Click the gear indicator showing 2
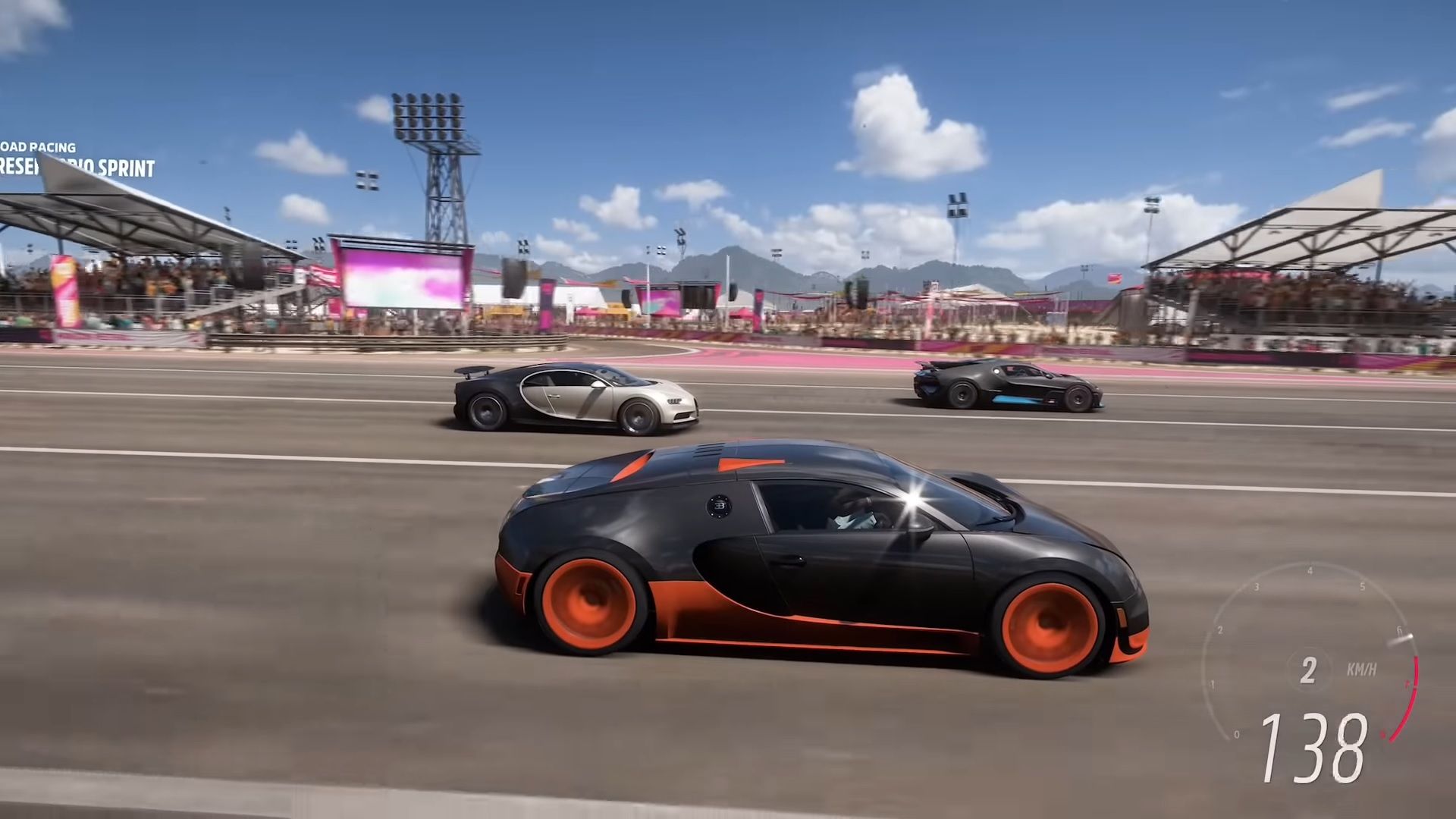The image size is (1456, 819). [x=1308, y=670]
